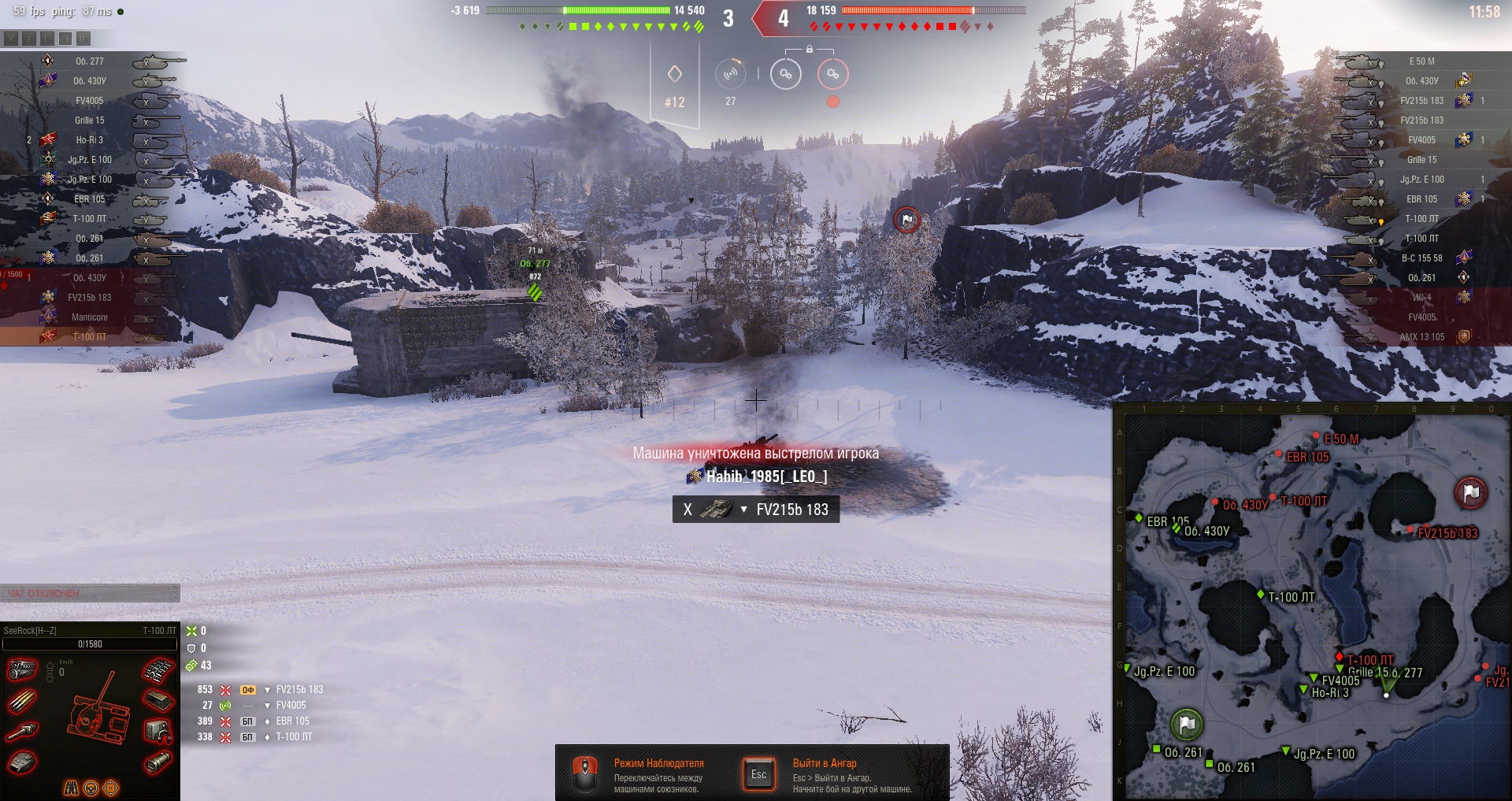Select the green base flag on minimap
The width and height of the screenshot is (1512, 801).
[1187, 724]
